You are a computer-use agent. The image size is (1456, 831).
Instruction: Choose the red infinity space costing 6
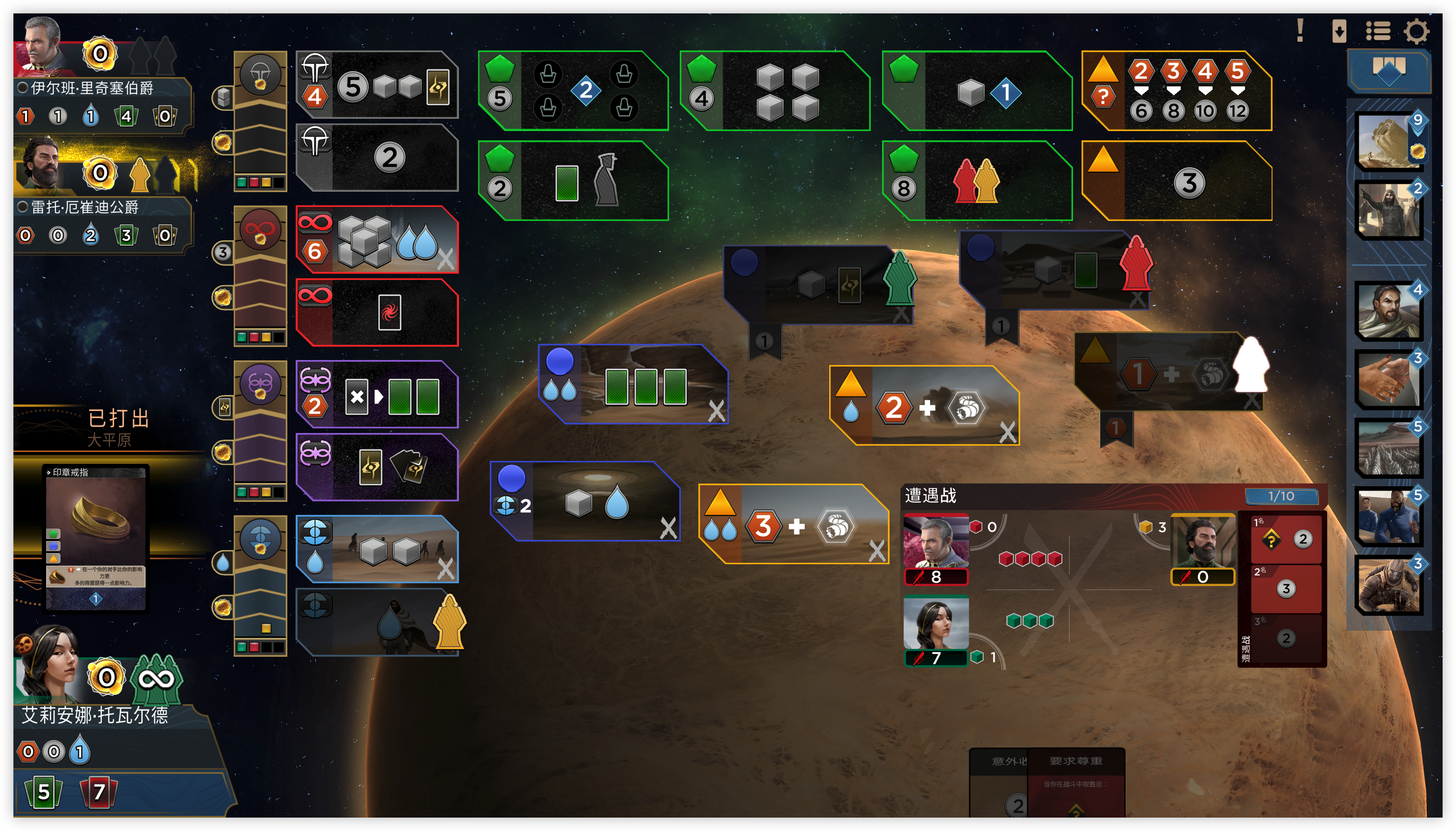[x=377, y=240]
